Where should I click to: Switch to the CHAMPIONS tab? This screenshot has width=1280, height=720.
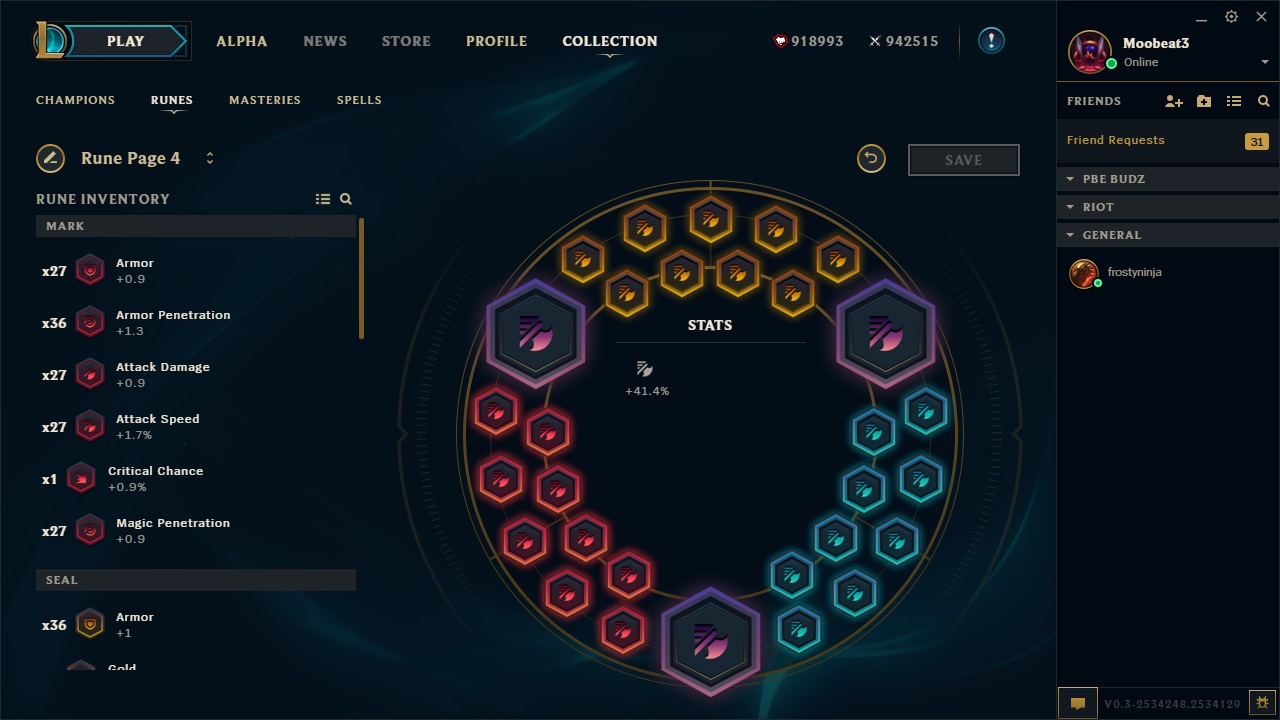click(x=75, y=100)
